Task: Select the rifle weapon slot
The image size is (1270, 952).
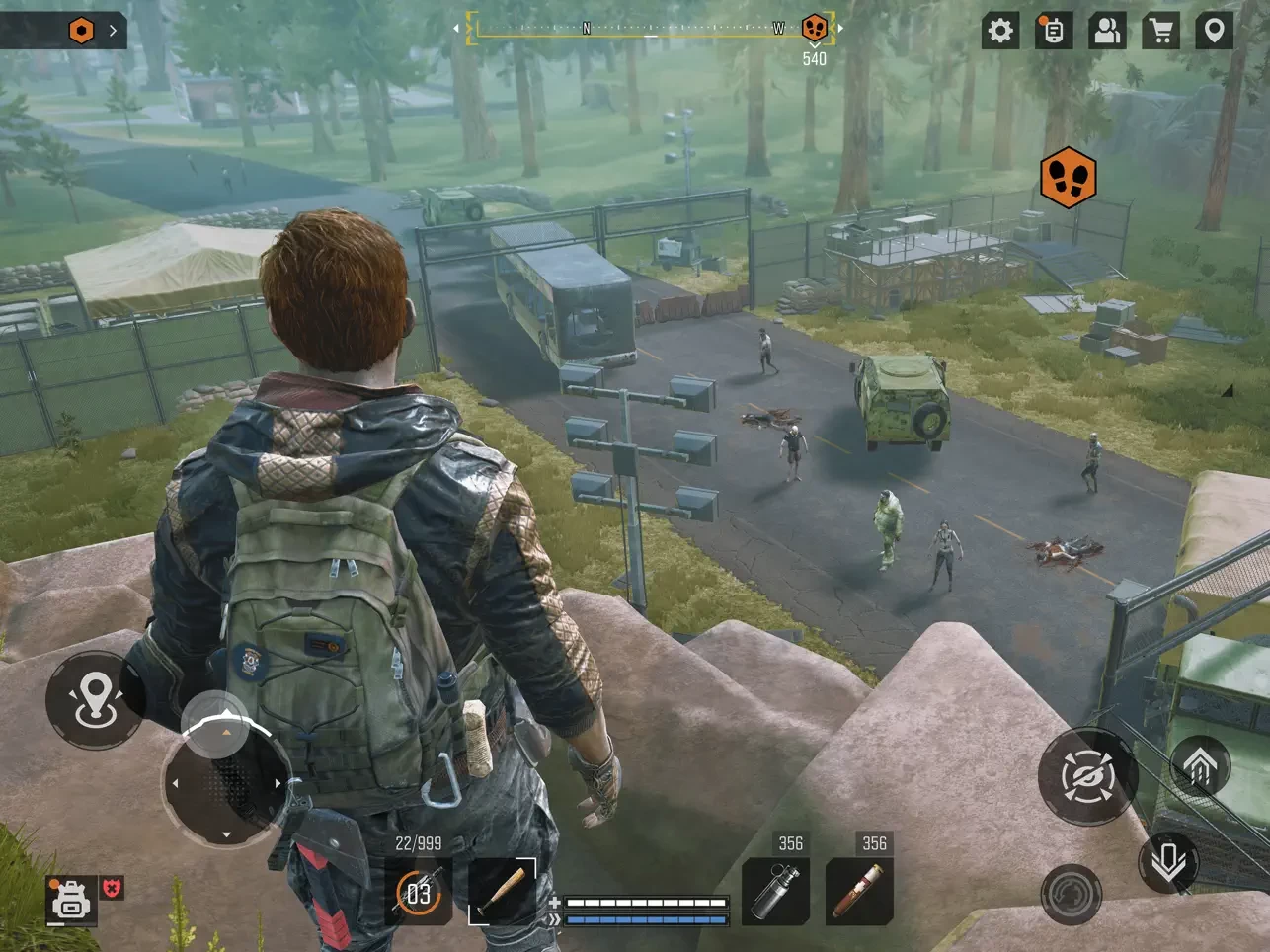Action: pos(419,893)
